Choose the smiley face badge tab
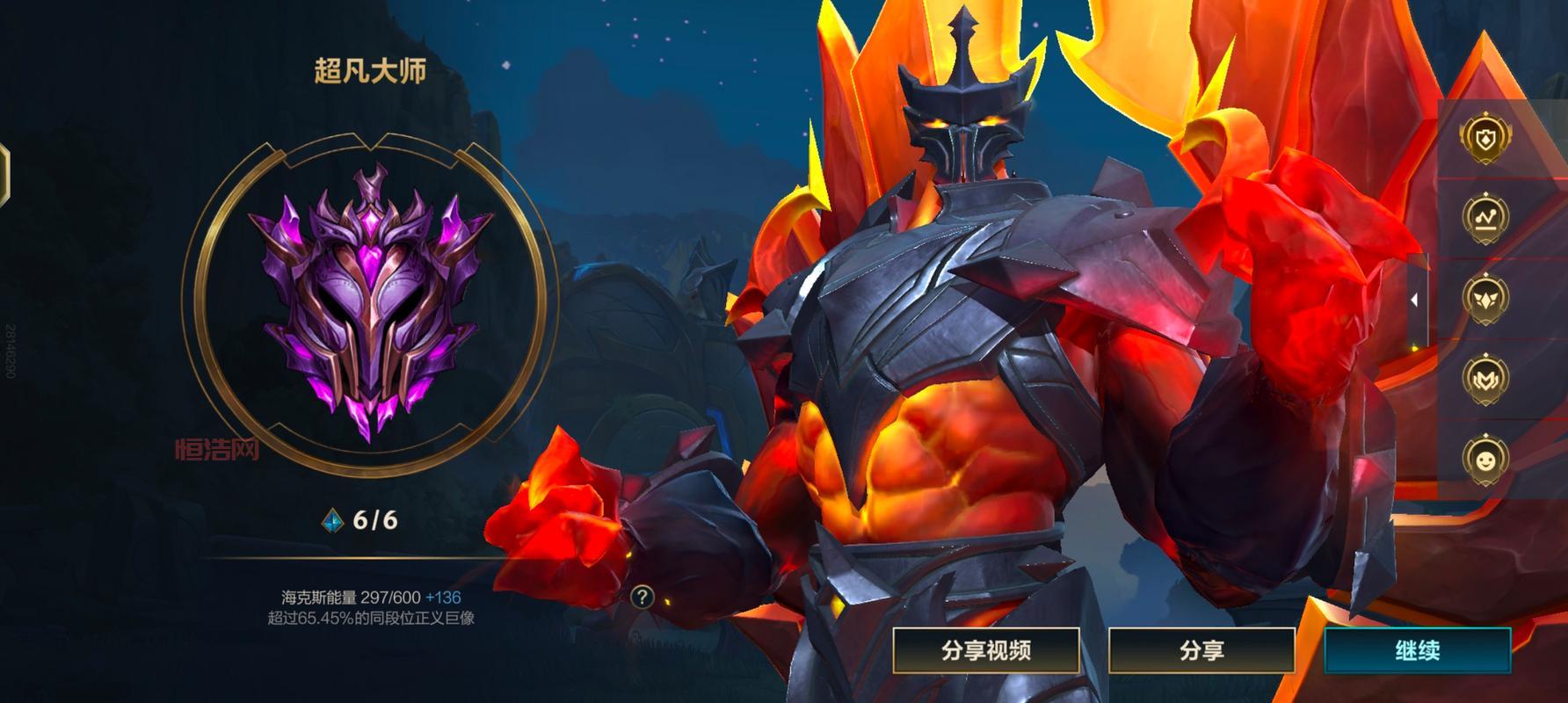 point(1485,459)
